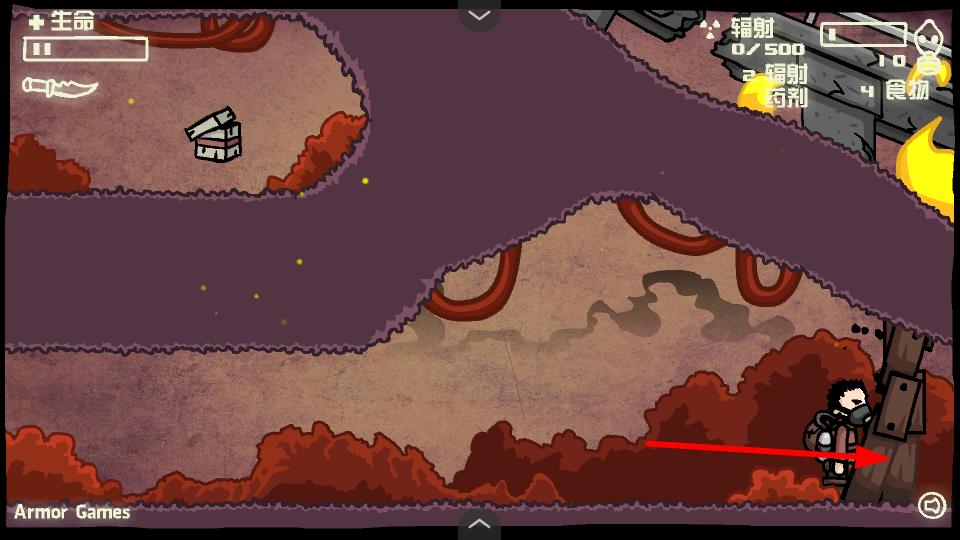
Task: Open the Armor Games link
Action: (72, 512)
